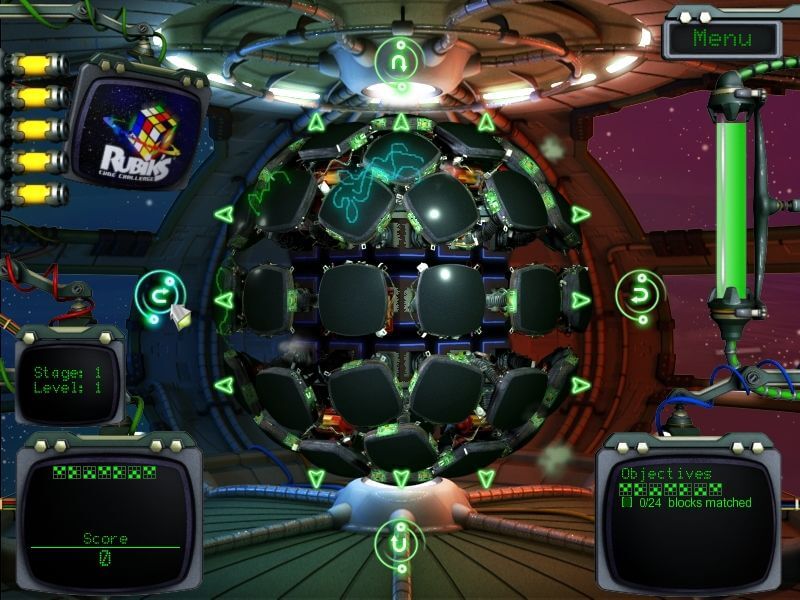
Task: Shift the cube's middle row with its left arrow
Action: tap(223, 300)
